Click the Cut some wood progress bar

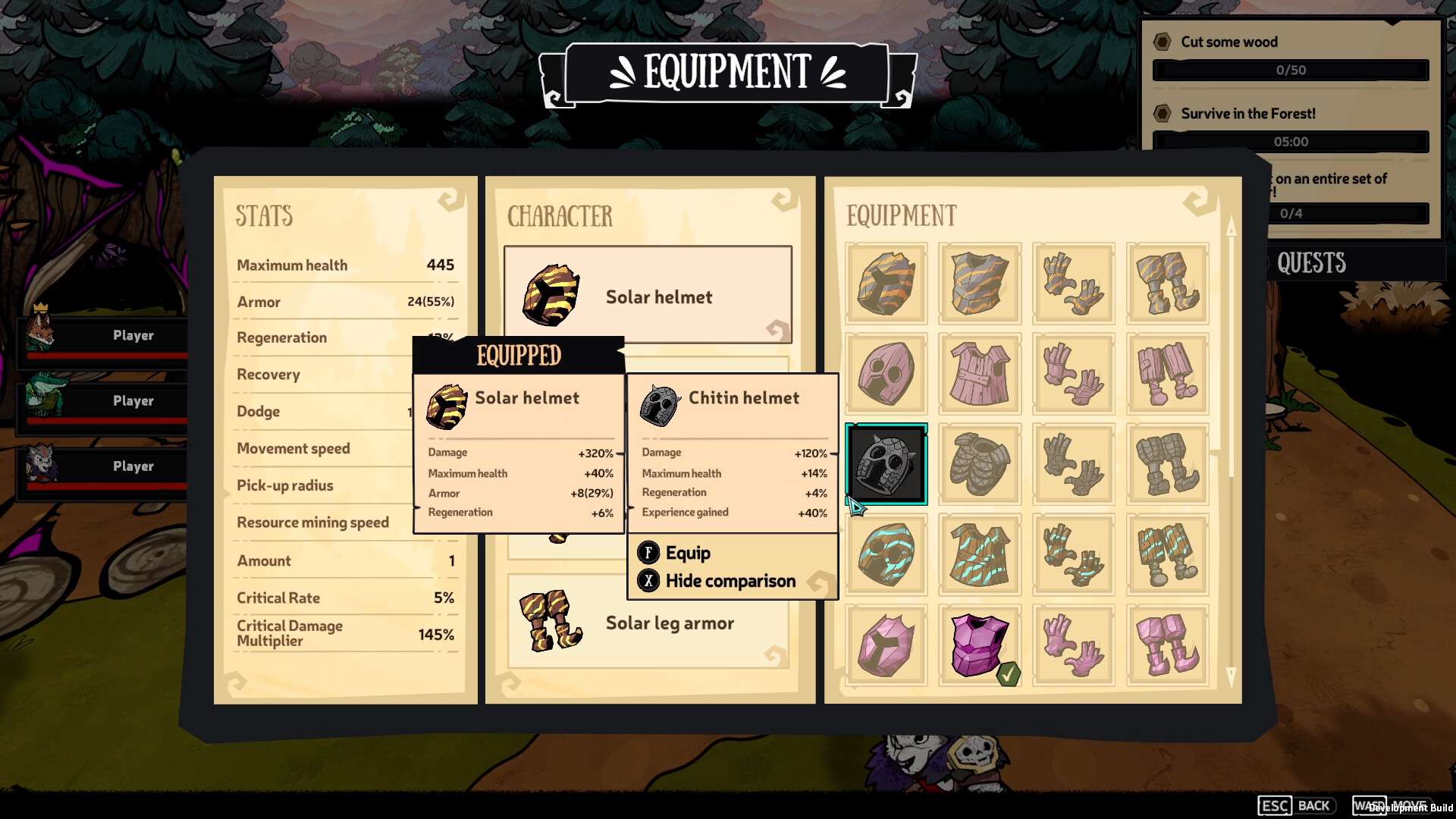pos(1292,69)
